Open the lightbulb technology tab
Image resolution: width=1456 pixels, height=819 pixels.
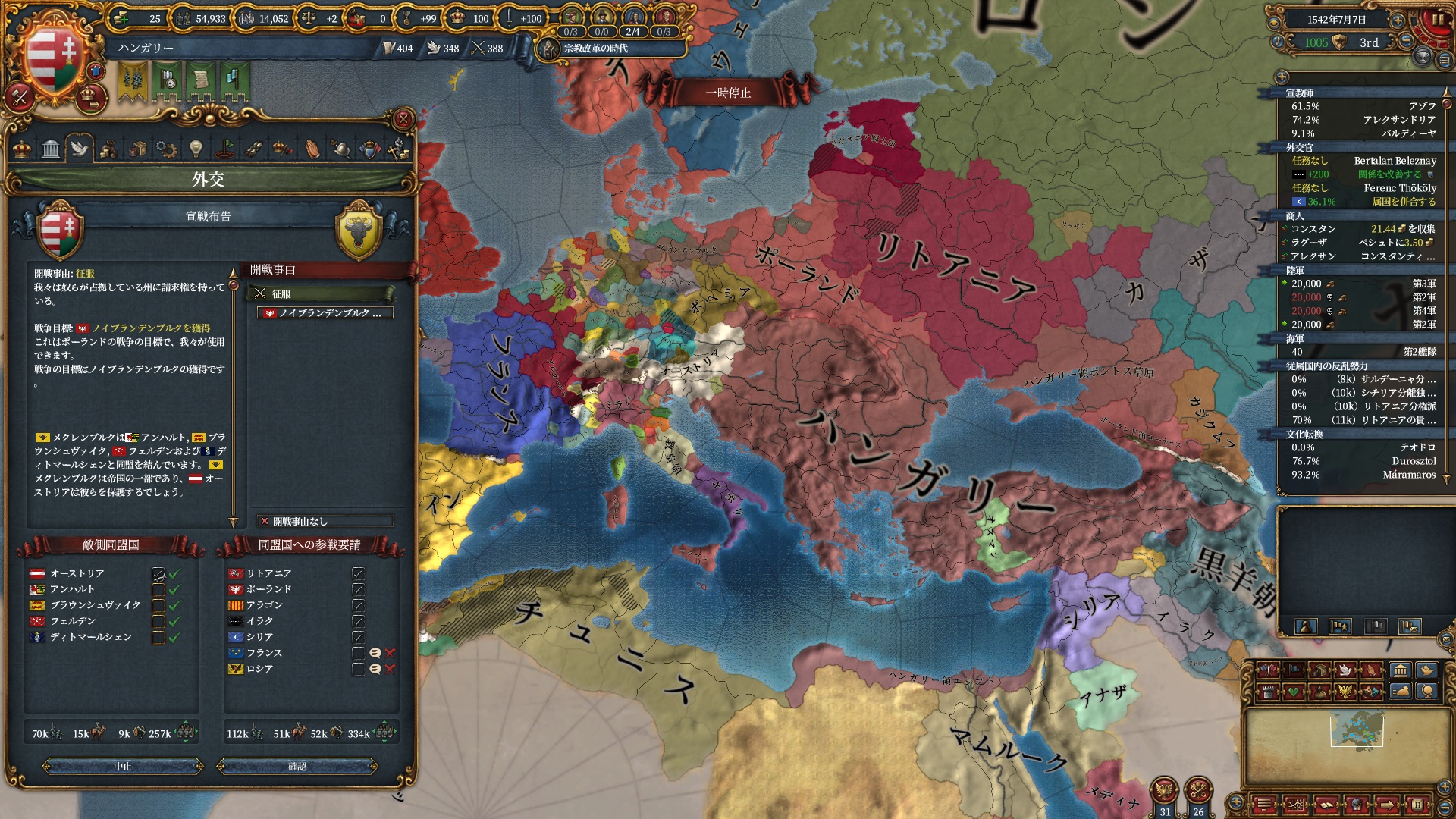196,148
